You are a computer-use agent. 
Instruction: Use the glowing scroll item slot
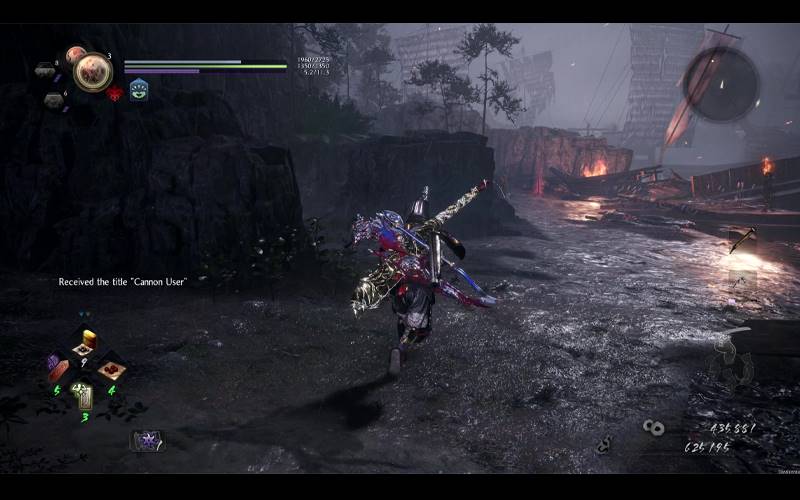pos(84,395)
